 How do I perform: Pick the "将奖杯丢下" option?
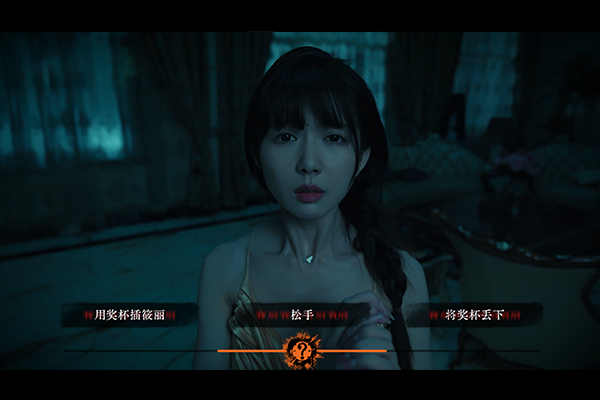point(475,315)
